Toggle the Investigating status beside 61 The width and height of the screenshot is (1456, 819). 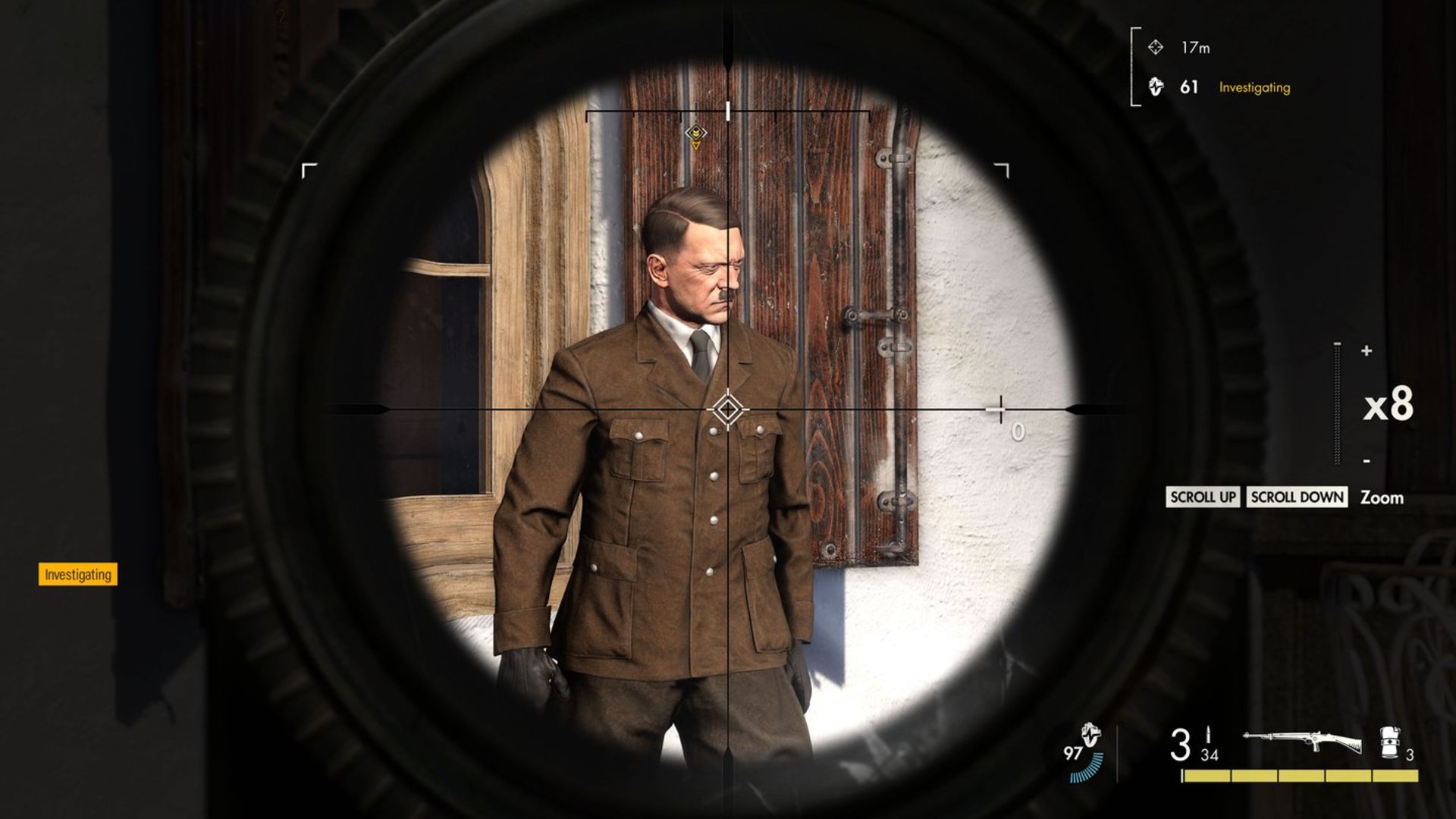pos(1253,89)
